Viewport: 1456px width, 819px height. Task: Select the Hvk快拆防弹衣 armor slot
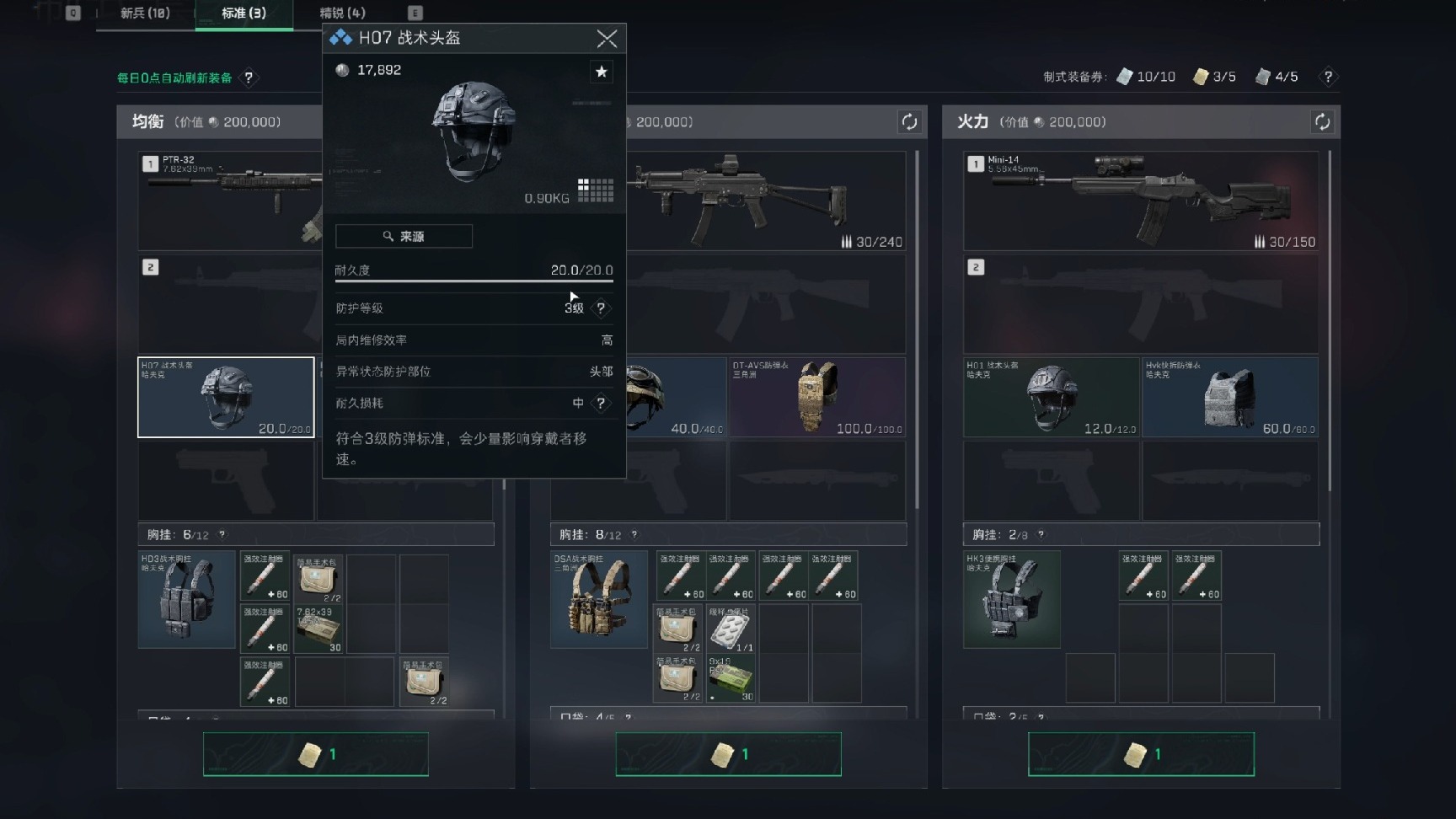1229,398
